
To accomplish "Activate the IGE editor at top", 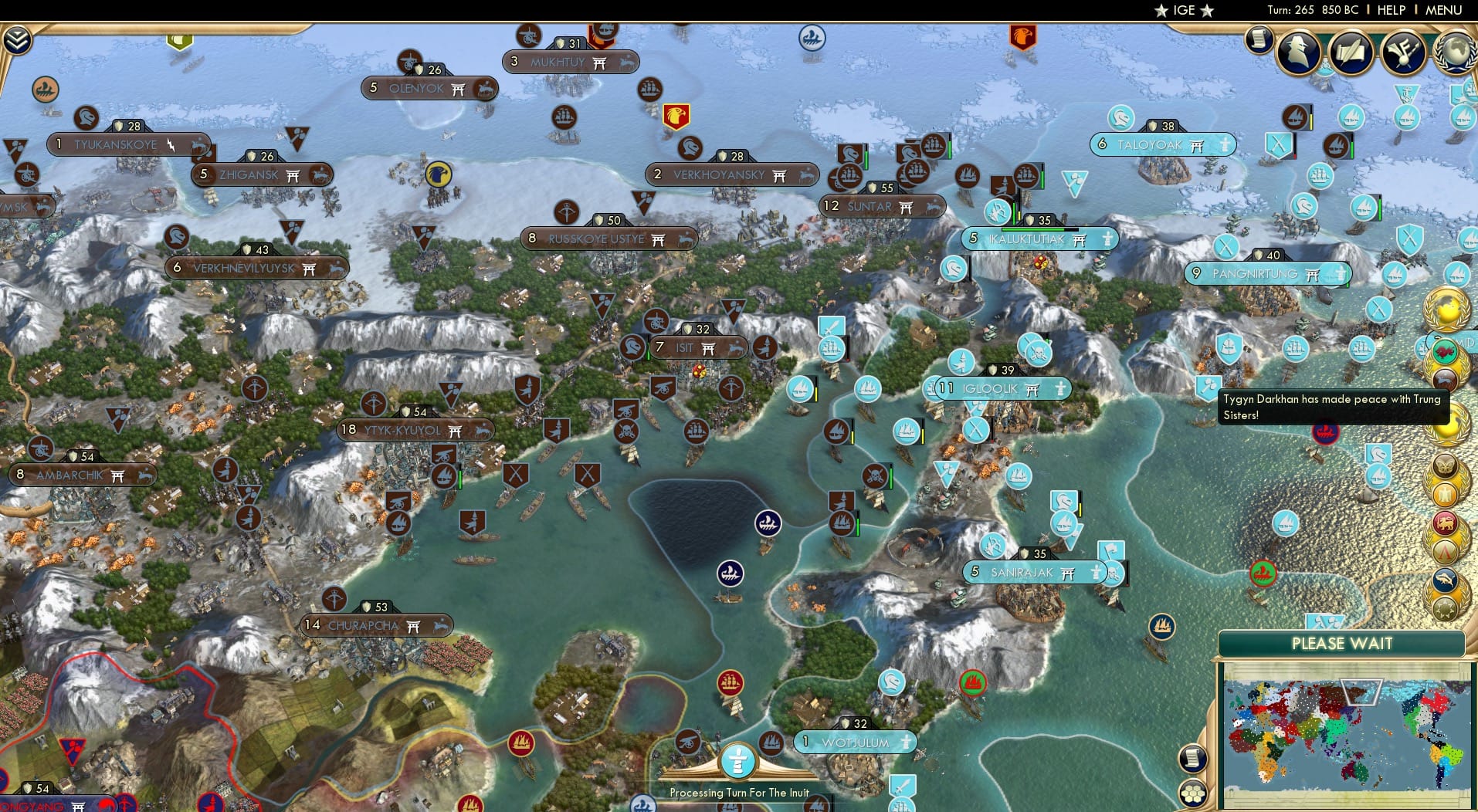I will pos(1181,10).
